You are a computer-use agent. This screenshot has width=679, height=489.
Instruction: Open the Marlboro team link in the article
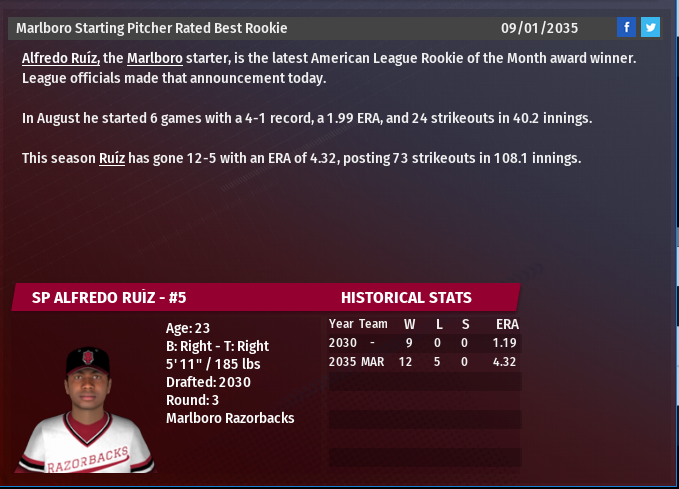[155, 59]
